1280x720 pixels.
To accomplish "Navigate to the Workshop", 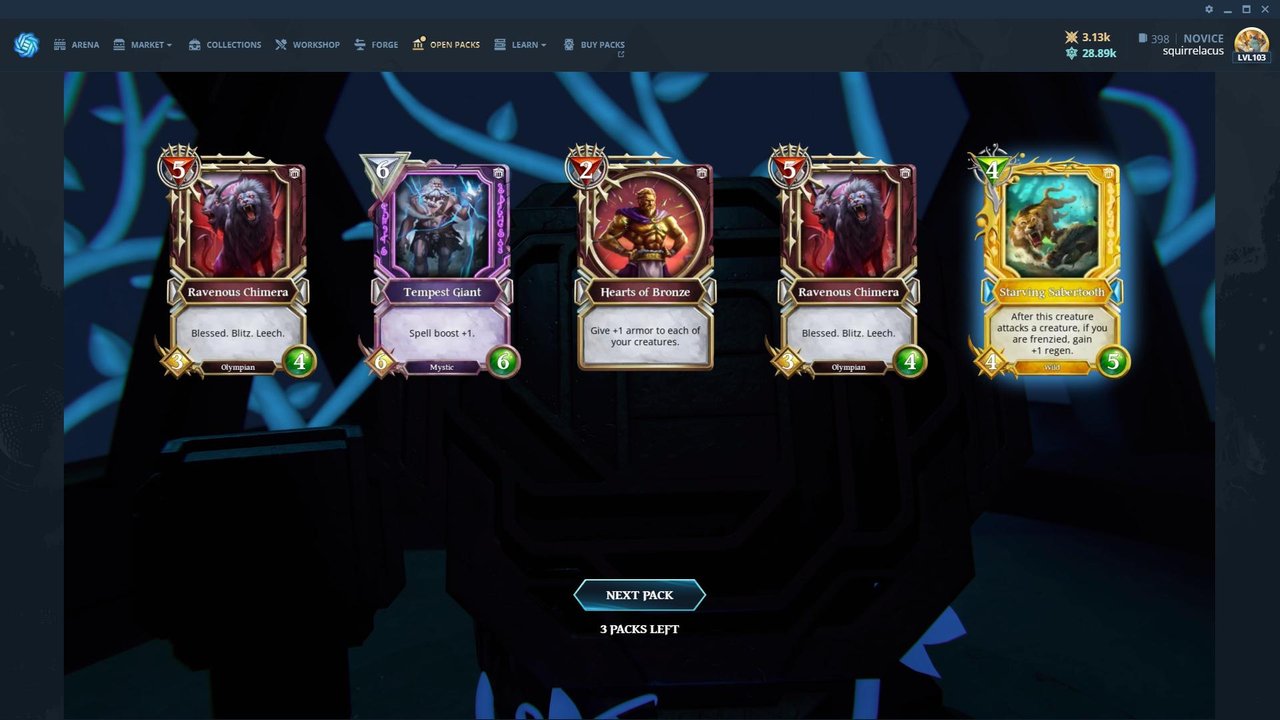I will point(308,45).
